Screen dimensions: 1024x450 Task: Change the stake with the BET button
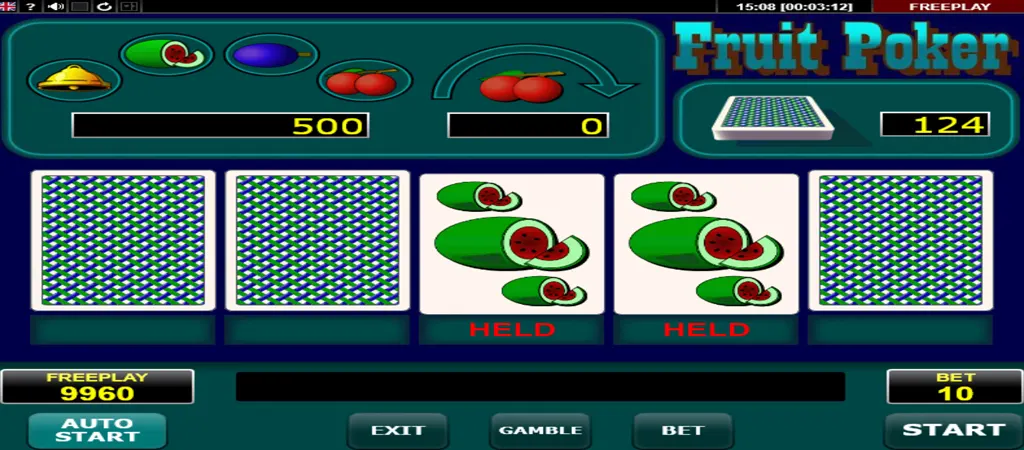(683, 431)
